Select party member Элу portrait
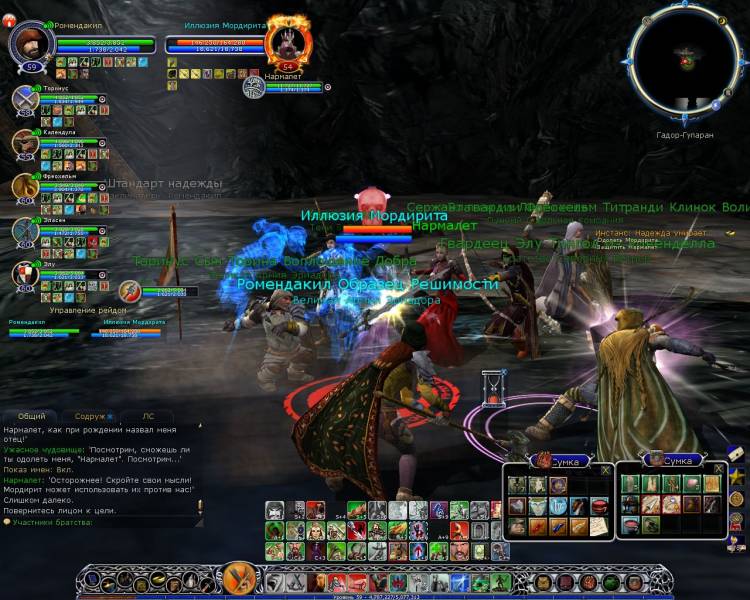The width and height of the screenshot is (750, 600). coord(25,274)
